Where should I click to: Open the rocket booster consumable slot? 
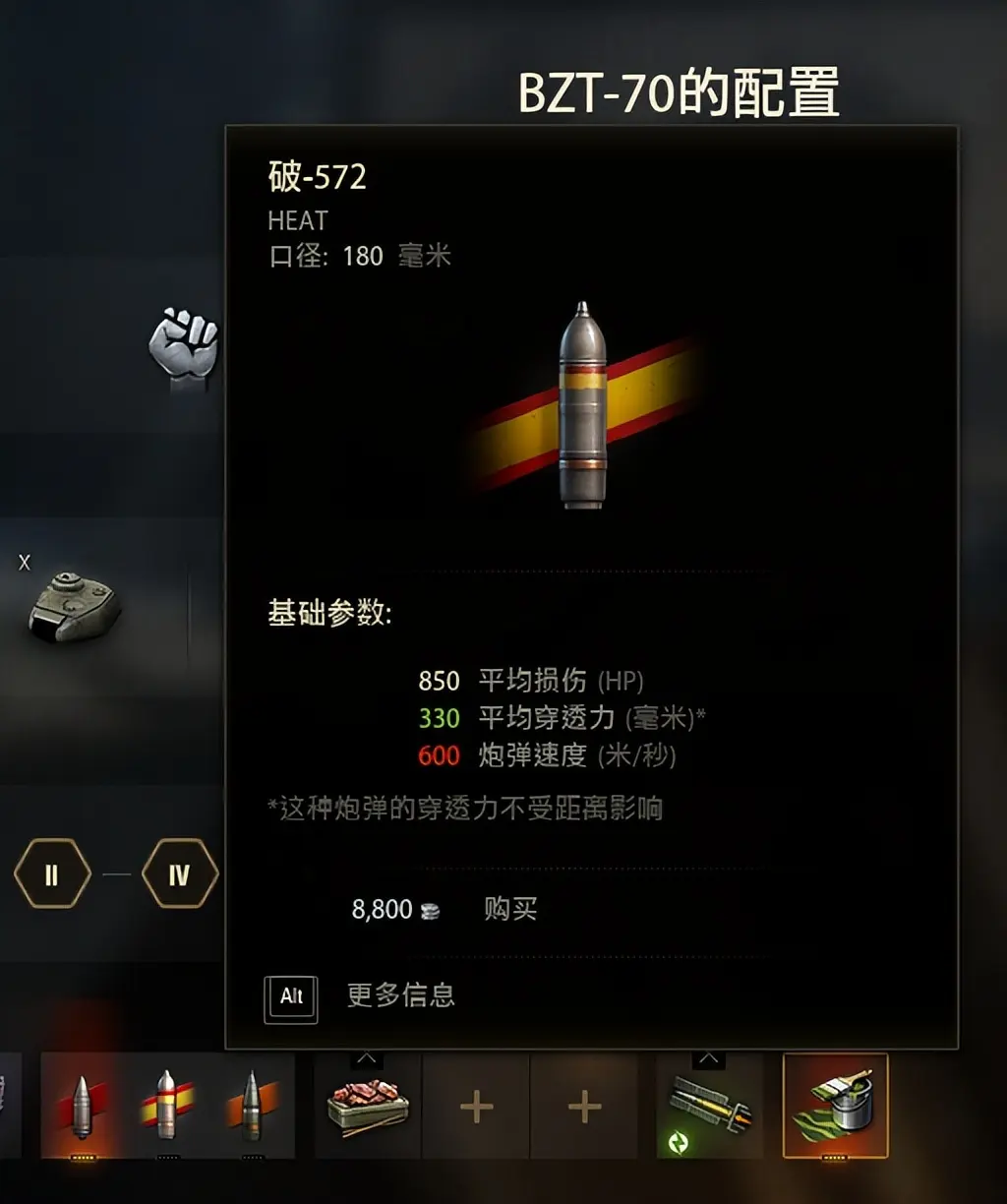coord(709,1107)
